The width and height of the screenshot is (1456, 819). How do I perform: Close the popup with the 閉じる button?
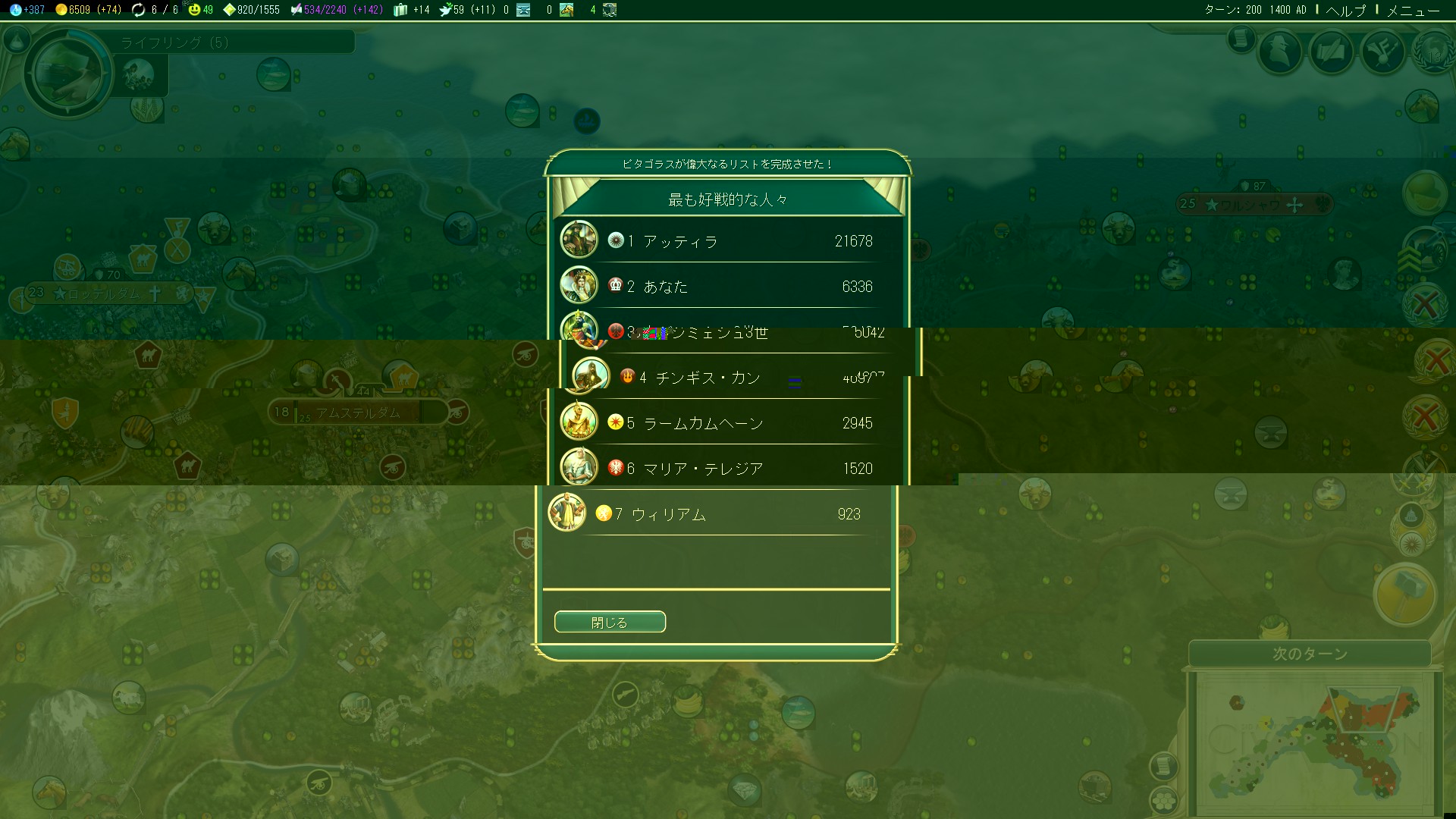pos(610,622)
